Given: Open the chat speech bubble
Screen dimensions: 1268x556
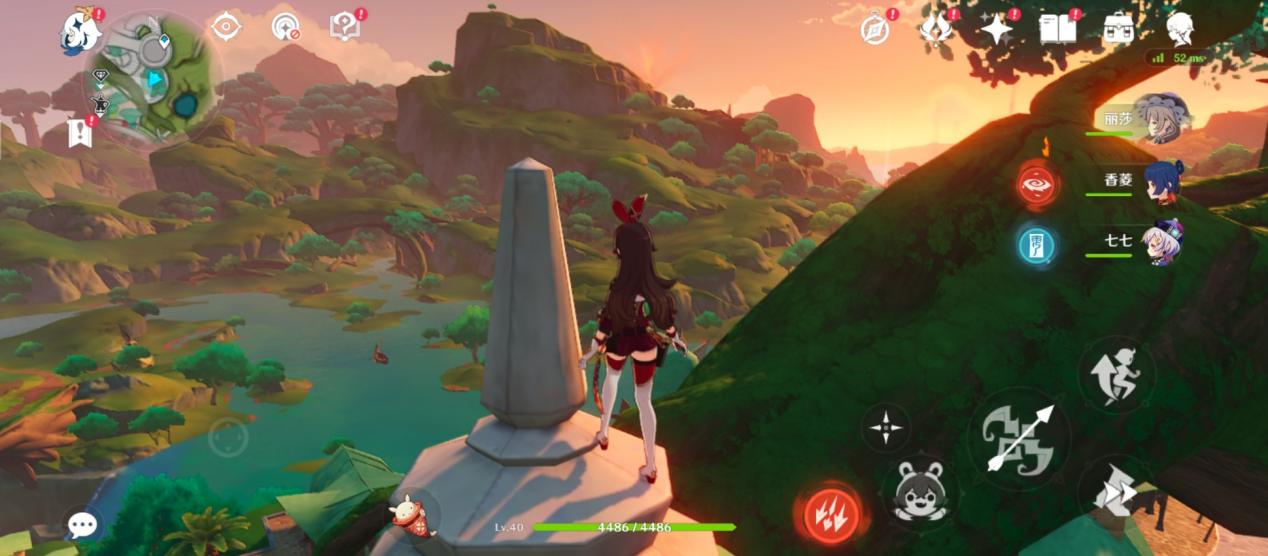Looking at the screenshot, I should 83,525.
